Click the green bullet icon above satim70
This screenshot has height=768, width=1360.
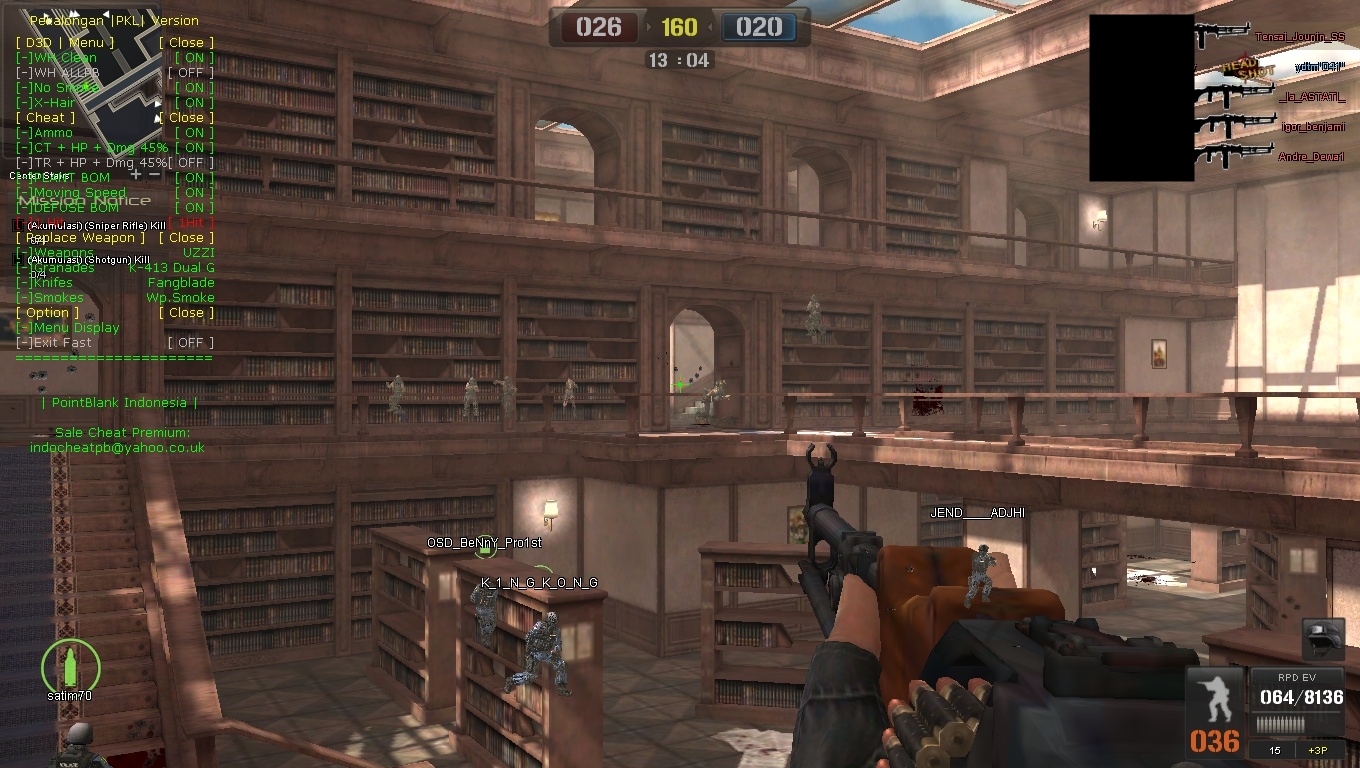click(70, 663)
